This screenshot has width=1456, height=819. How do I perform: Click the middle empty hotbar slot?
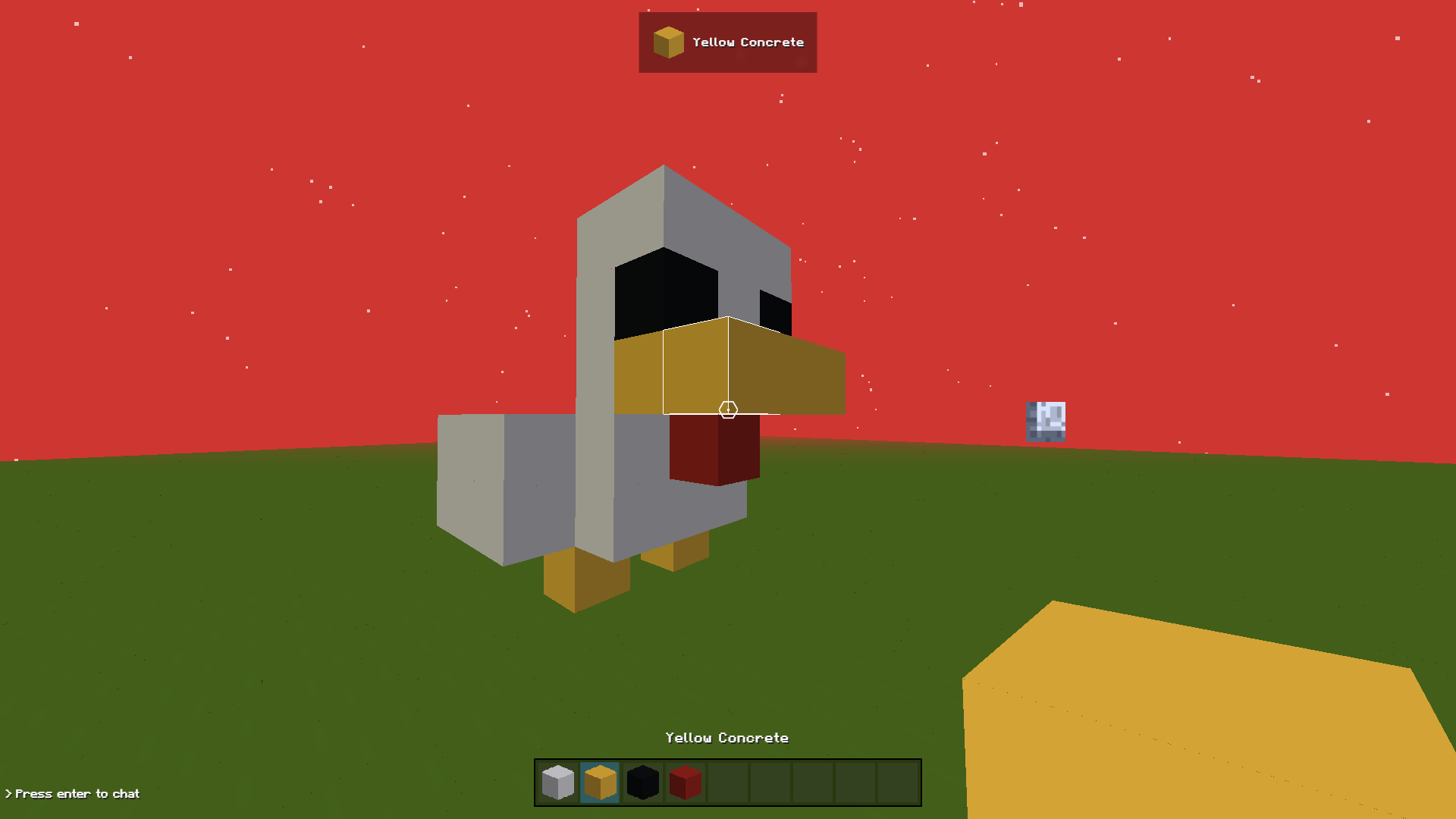tap(813, 782)
